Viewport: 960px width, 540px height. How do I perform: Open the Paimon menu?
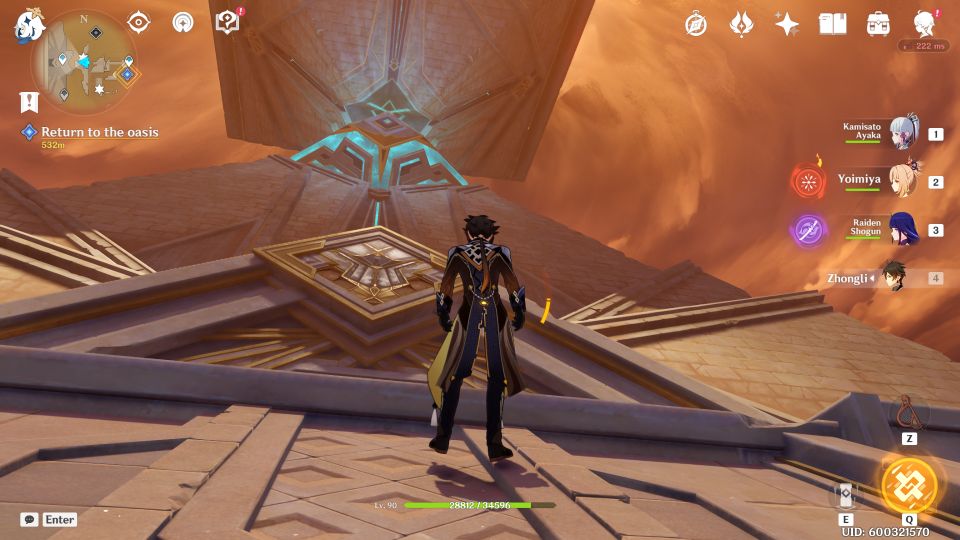click(x=26, y=27)
